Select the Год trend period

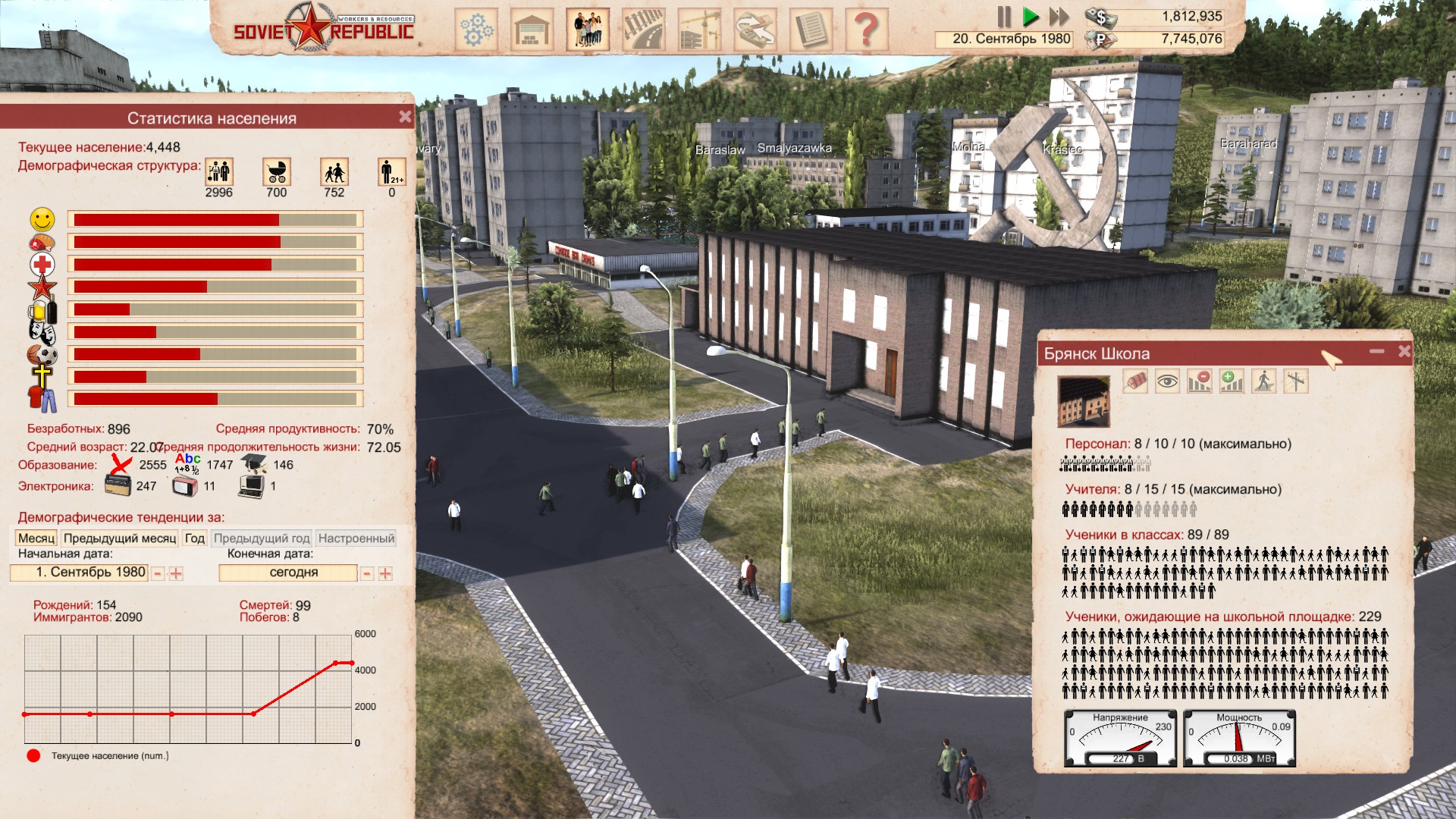point(195,538)
